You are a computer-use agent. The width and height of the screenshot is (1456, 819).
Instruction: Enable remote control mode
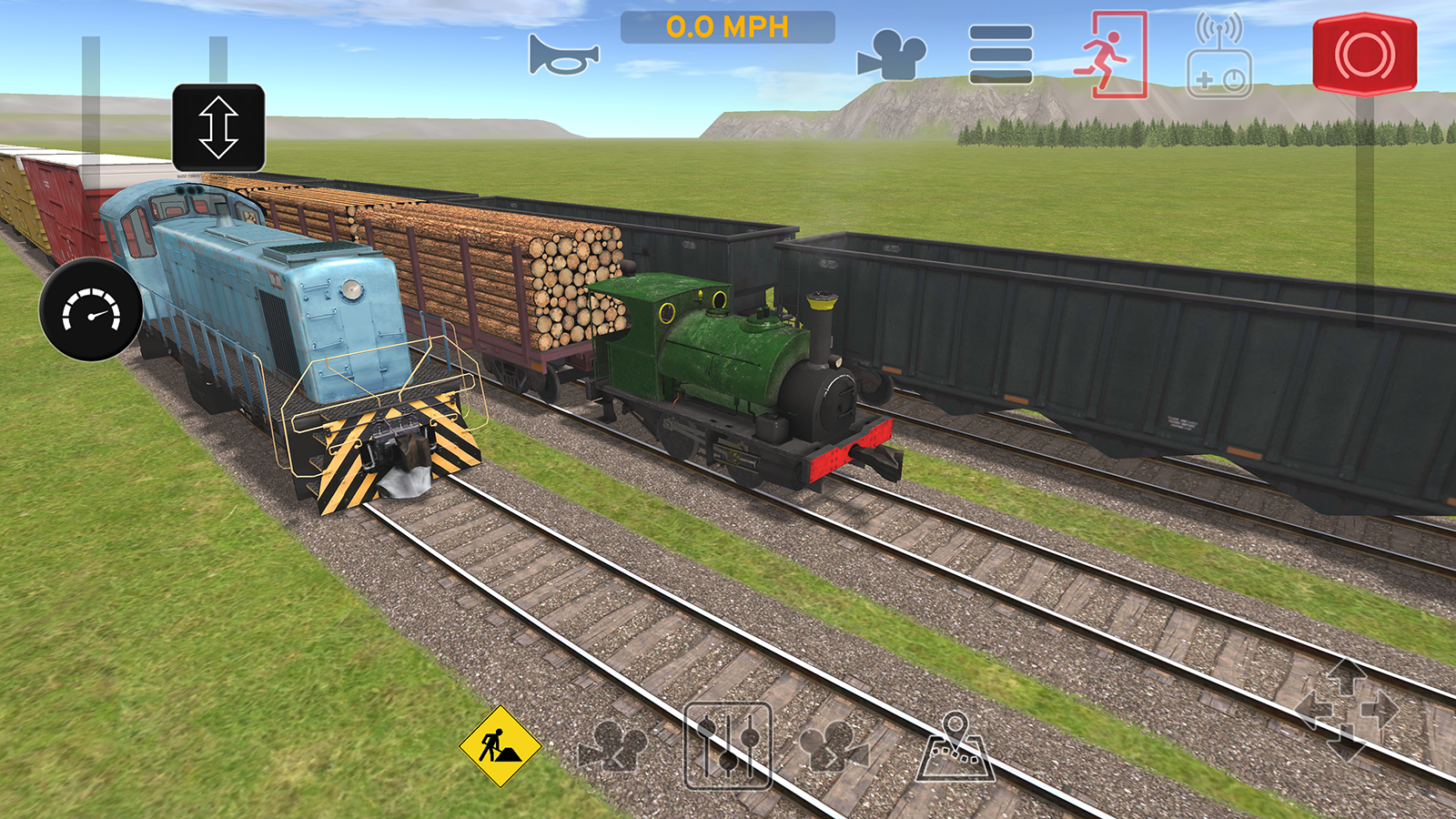pos(1219,56)
